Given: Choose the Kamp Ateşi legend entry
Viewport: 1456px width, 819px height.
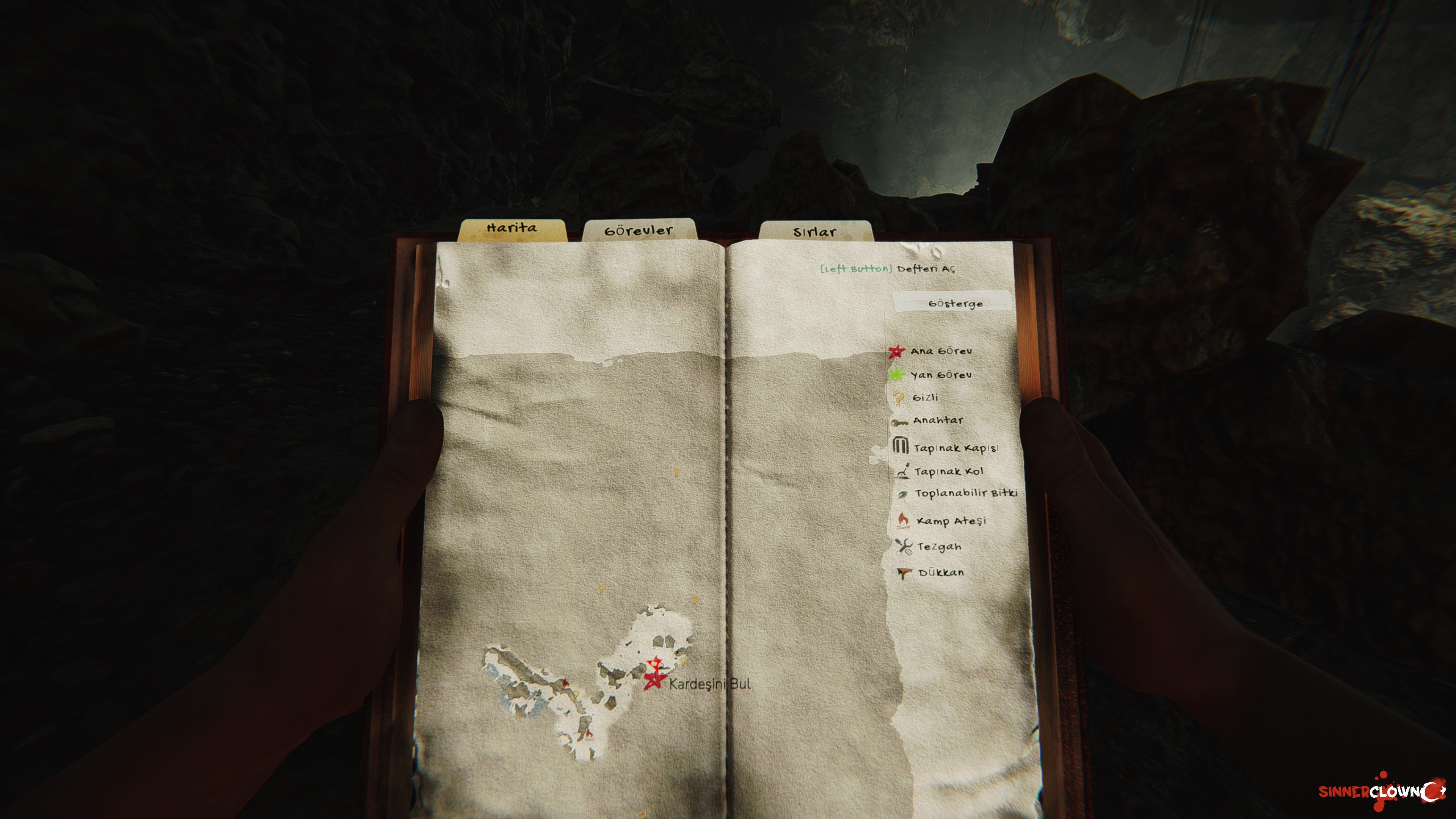Looking at the screenshot, I should point(951,521).
